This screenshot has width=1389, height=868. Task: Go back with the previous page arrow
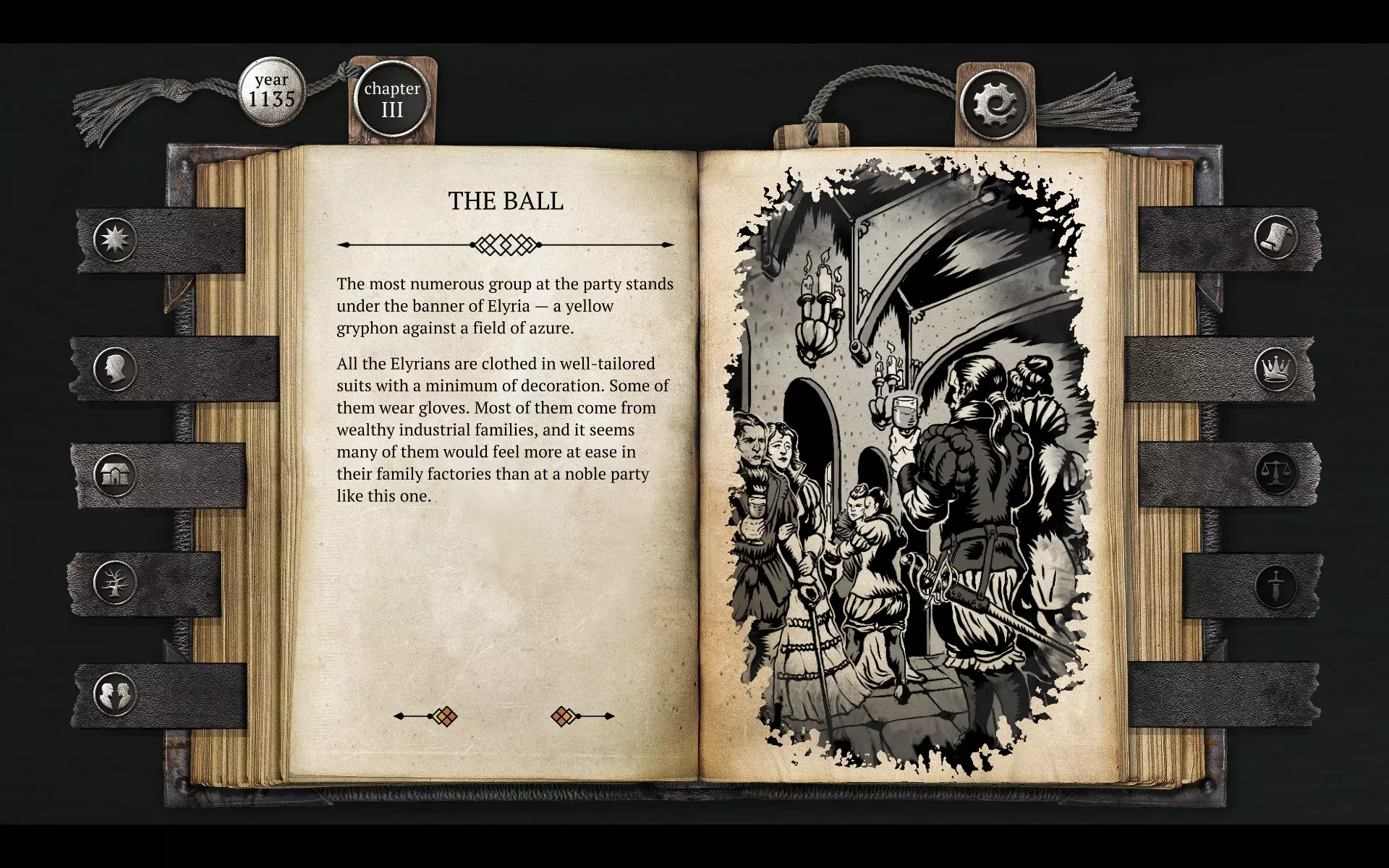426,716
